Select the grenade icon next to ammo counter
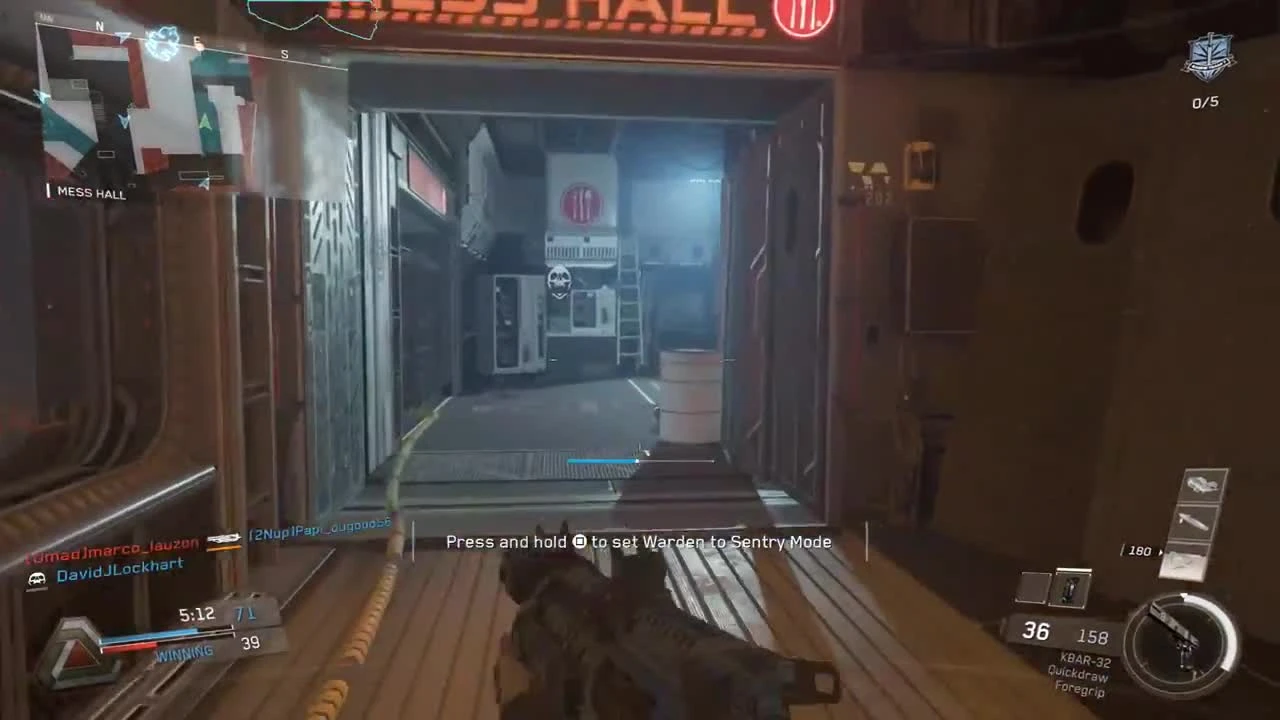1280x720 pixels. pos(1070,589)
